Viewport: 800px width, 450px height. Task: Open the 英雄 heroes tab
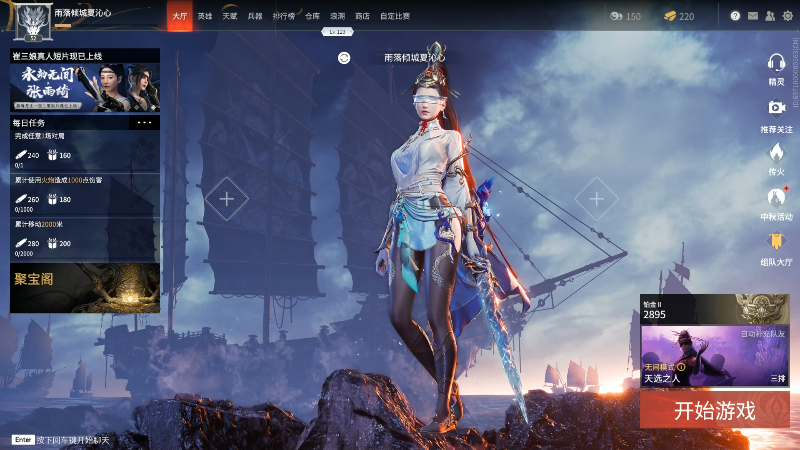pos(205,16)
